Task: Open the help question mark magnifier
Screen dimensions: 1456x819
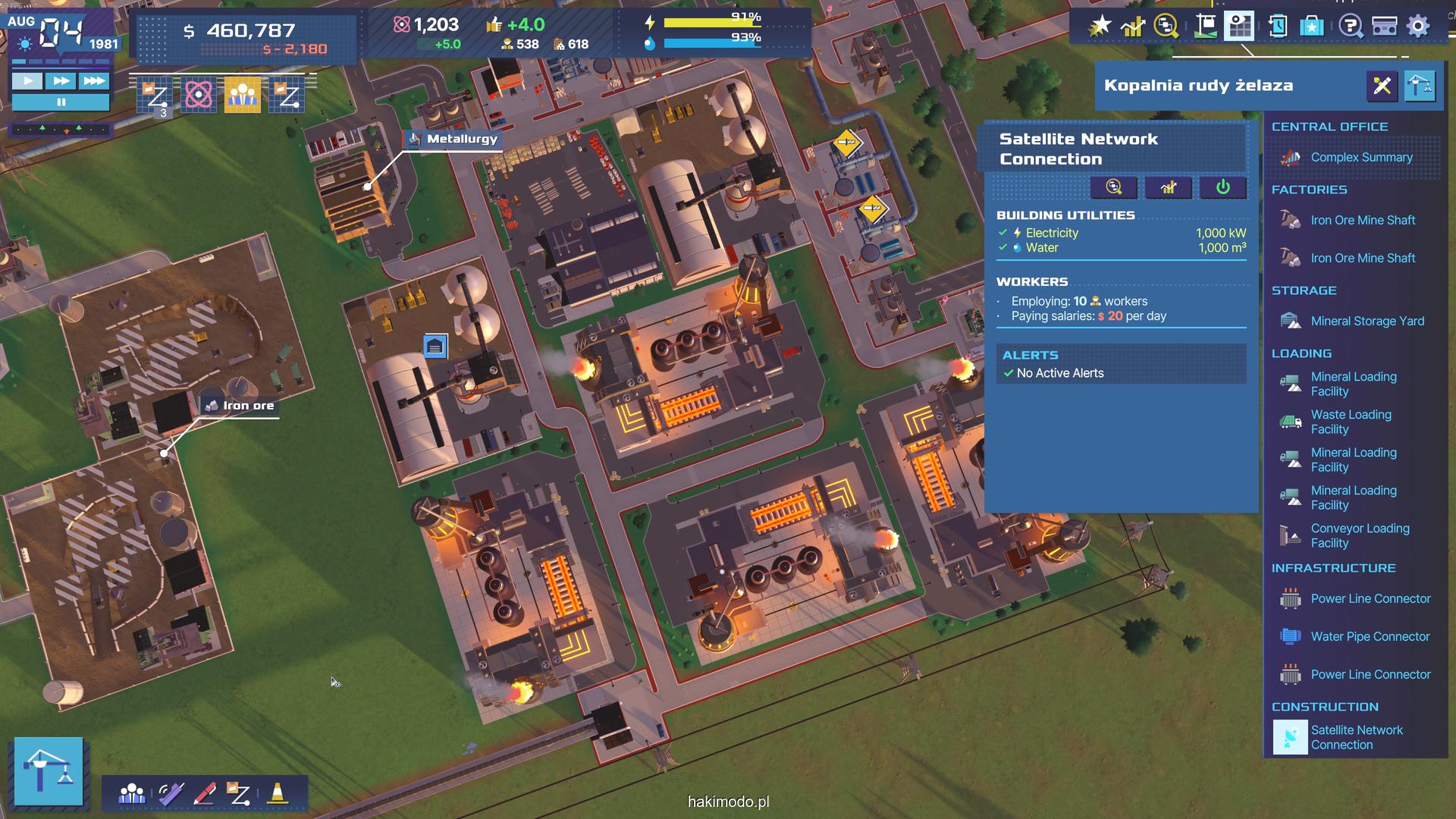Action: coord(1351,27)
